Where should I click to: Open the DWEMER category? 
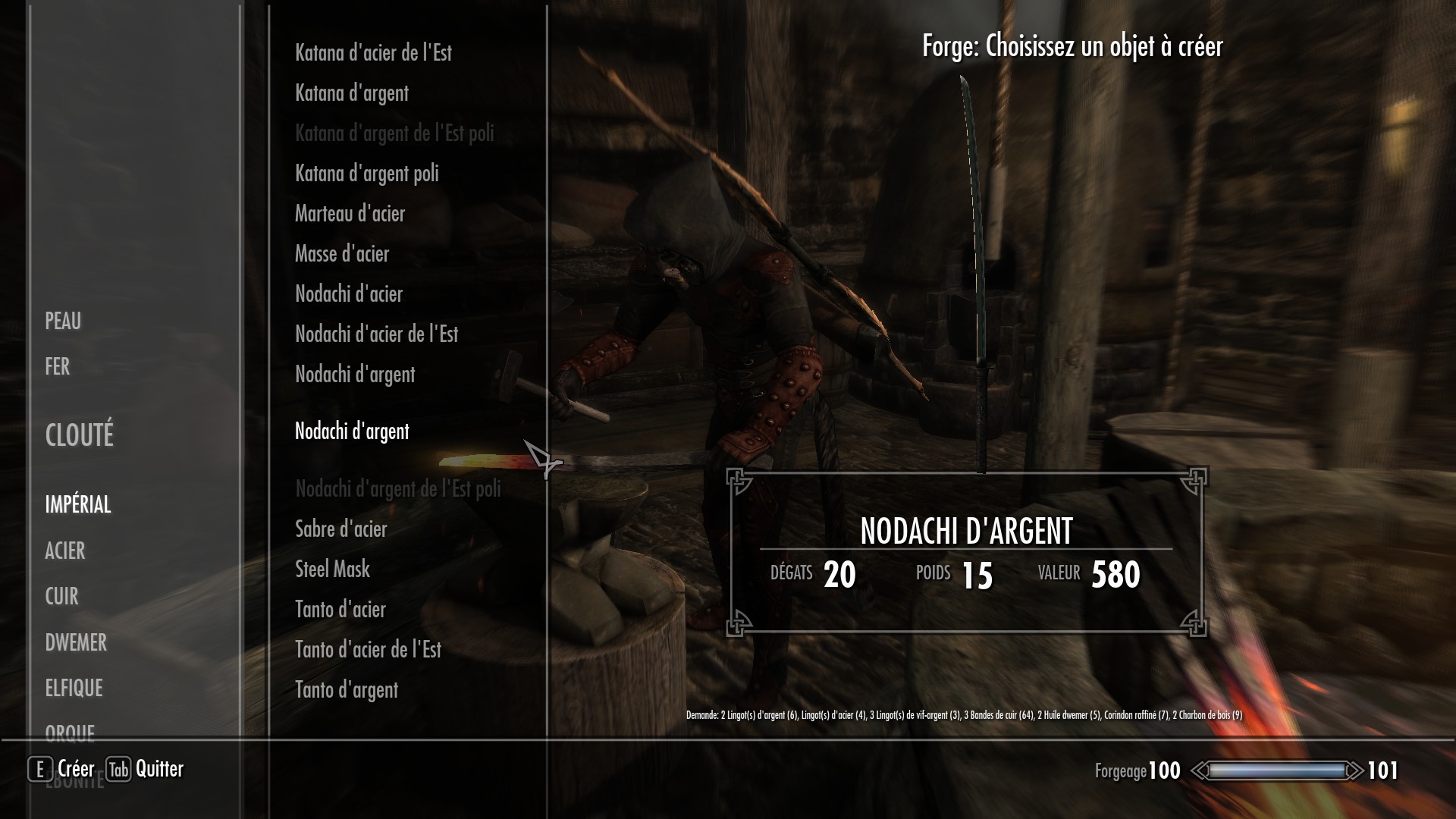pyautogui.click(x=76, y=643)
